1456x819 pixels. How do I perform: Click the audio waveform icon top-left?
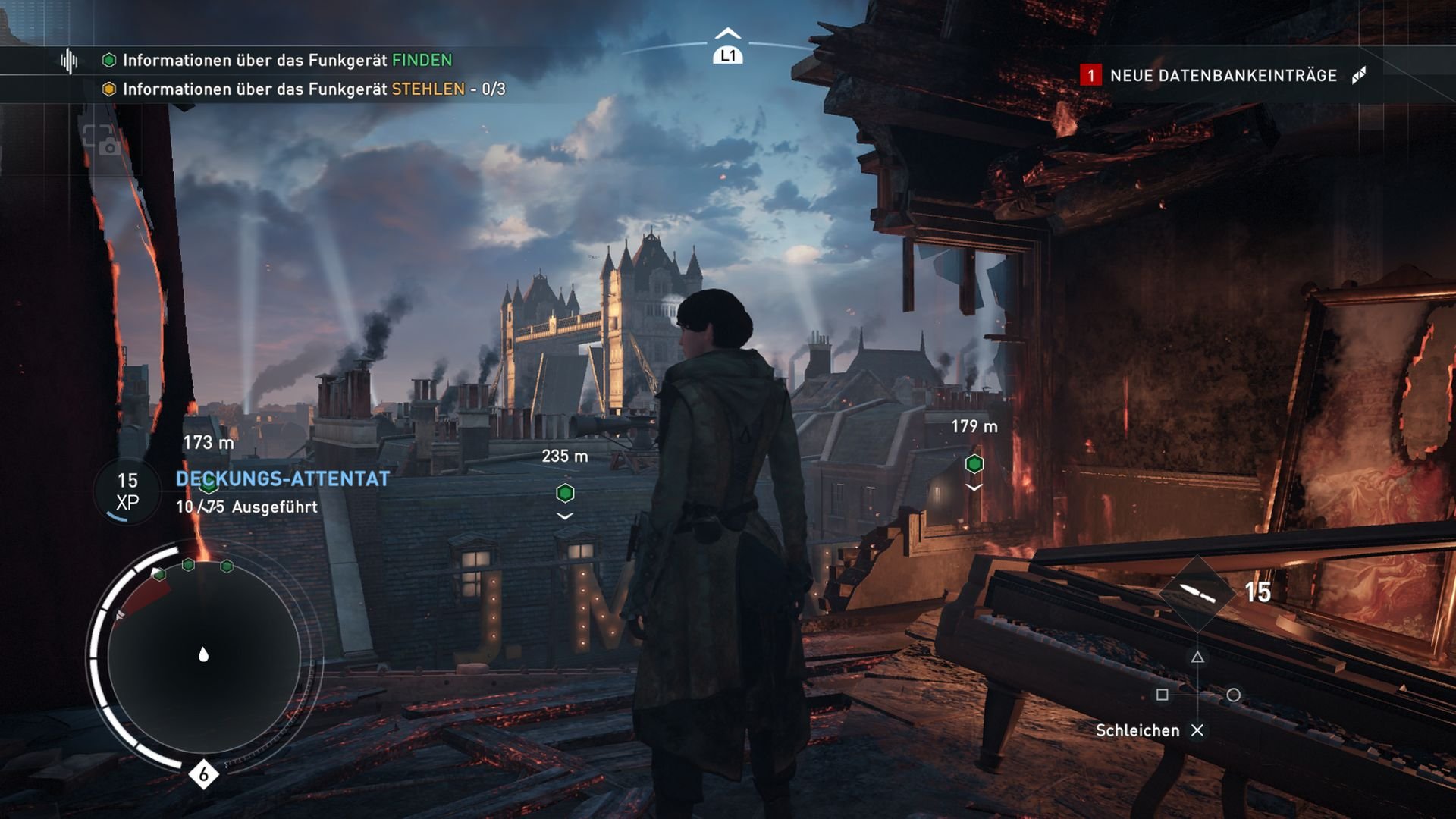click(x=69, y=62)
